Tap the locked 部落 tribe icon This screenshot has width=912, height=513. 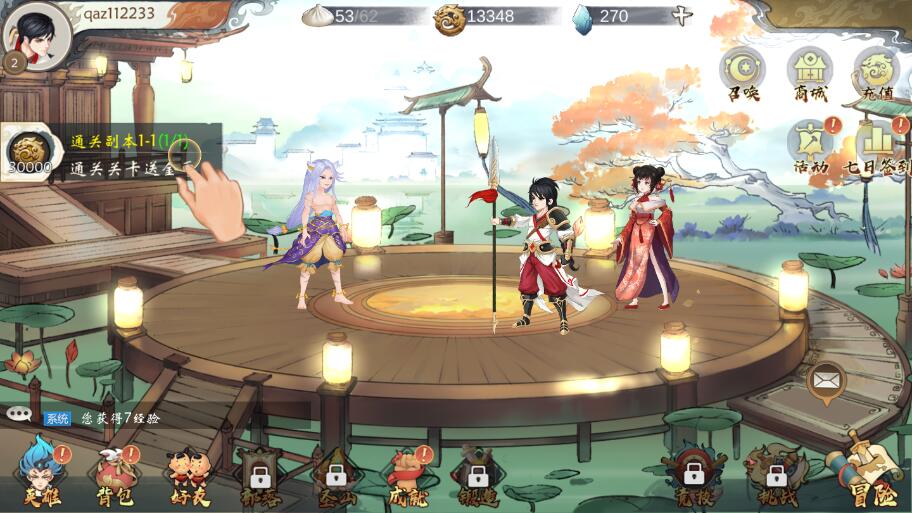tap(260, 474)
